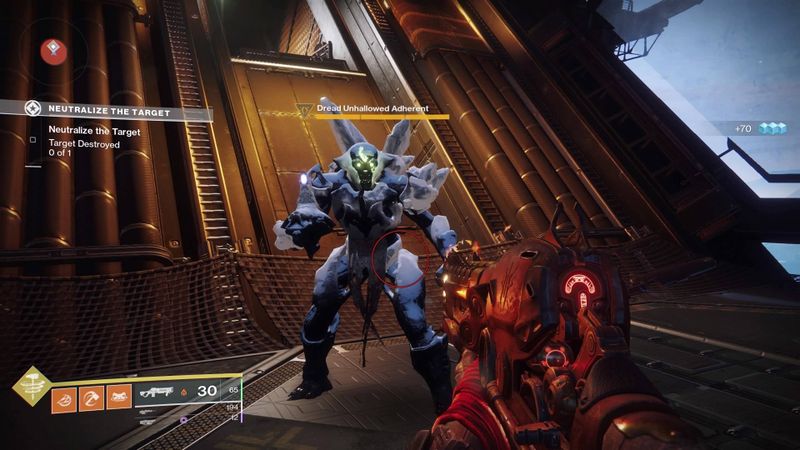
Task: Select the equipped primary weapon icon
Action: click(156, 393)
